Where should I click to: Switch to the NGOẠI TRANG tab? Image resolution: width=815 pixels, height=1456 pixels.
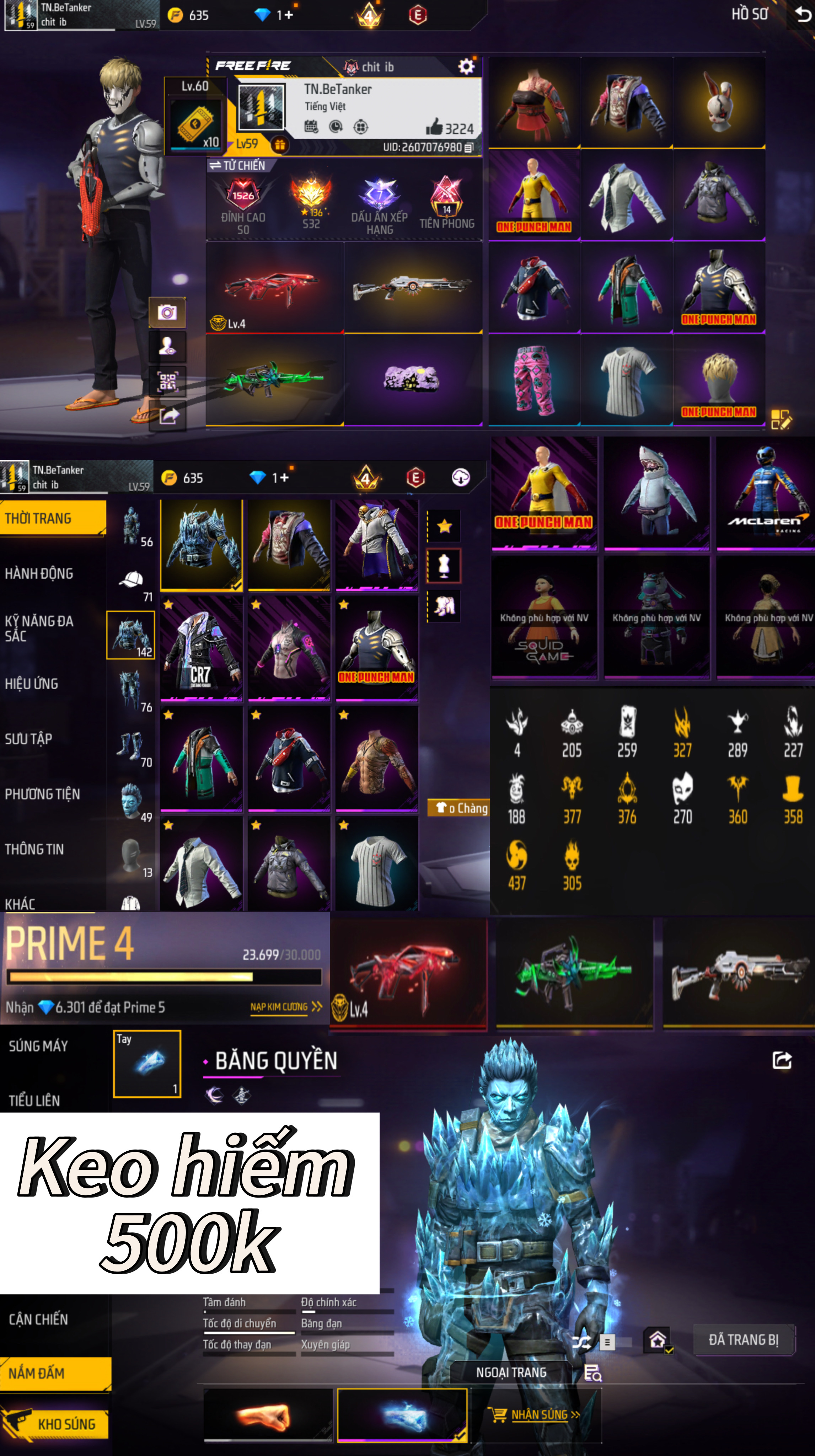pos(511,1372)
